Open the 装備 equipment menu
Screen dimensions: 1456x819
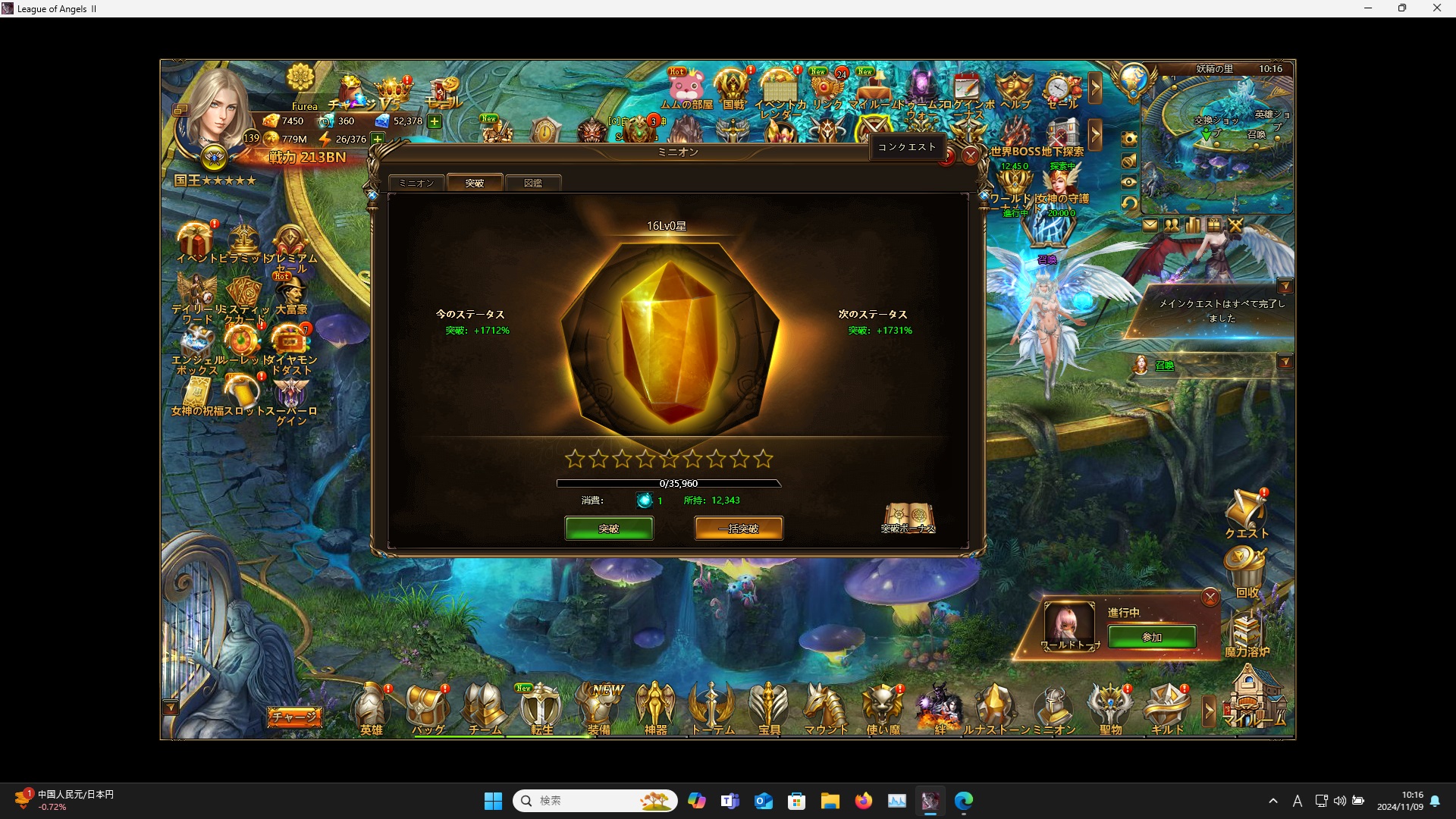[598, 710]
